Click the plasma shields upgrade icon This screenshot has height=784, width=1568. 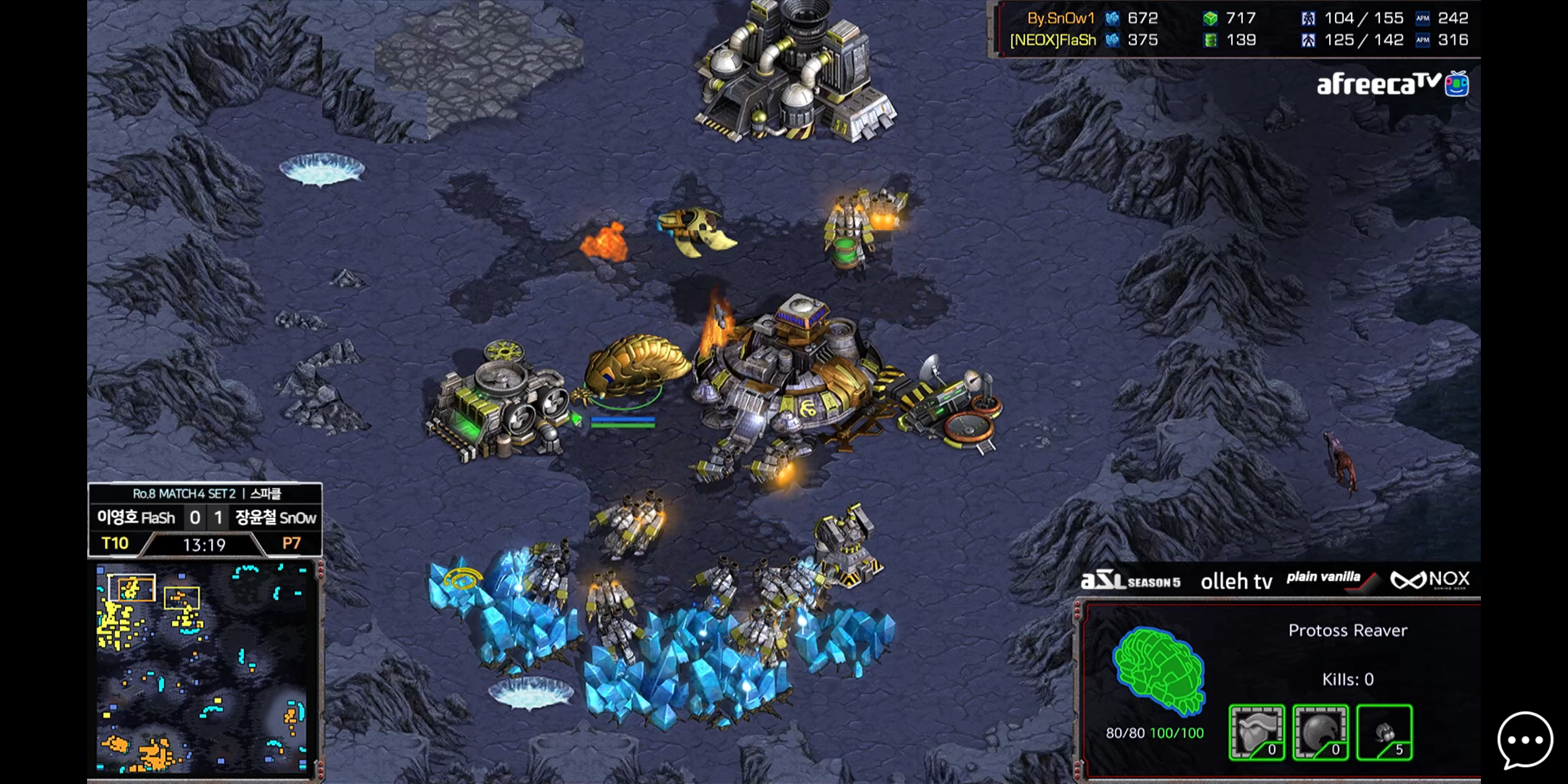click(1320, 732)
